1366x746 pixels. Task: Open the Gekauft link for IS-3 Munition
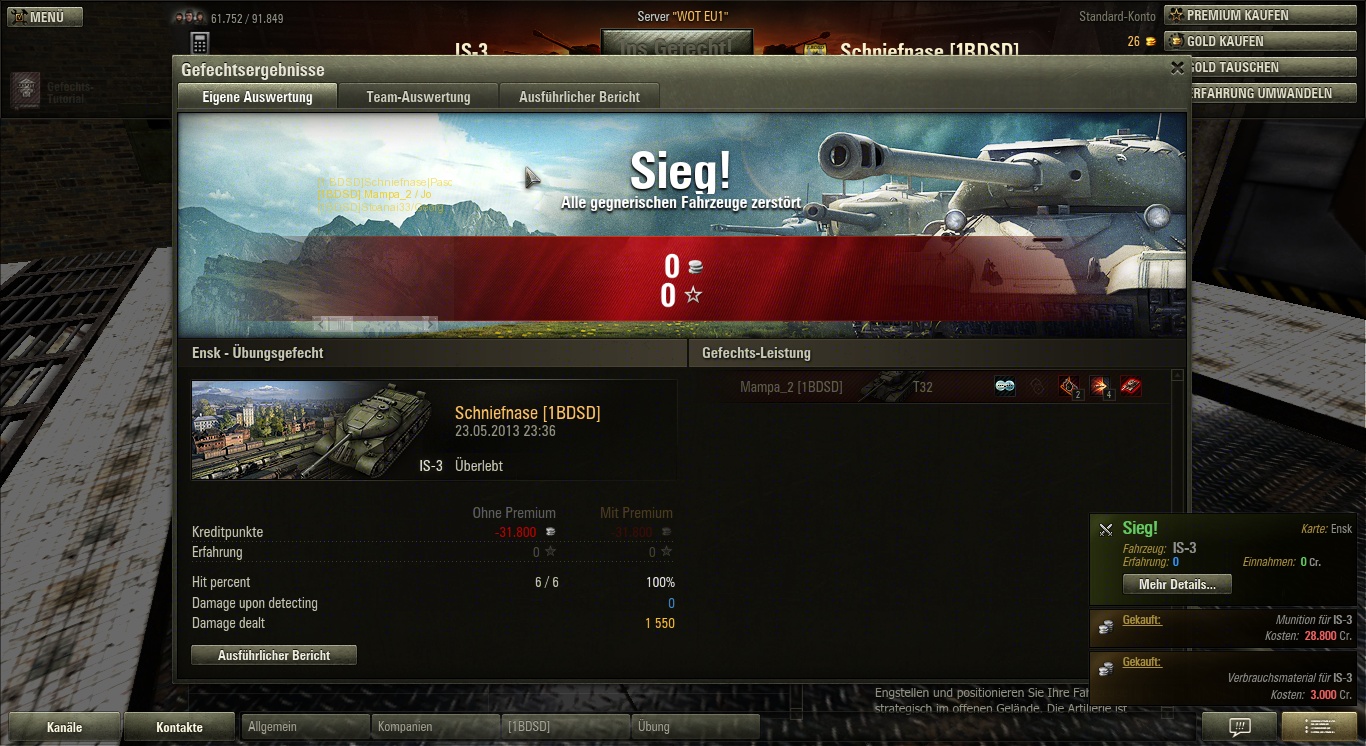(x=1141, y=620)
